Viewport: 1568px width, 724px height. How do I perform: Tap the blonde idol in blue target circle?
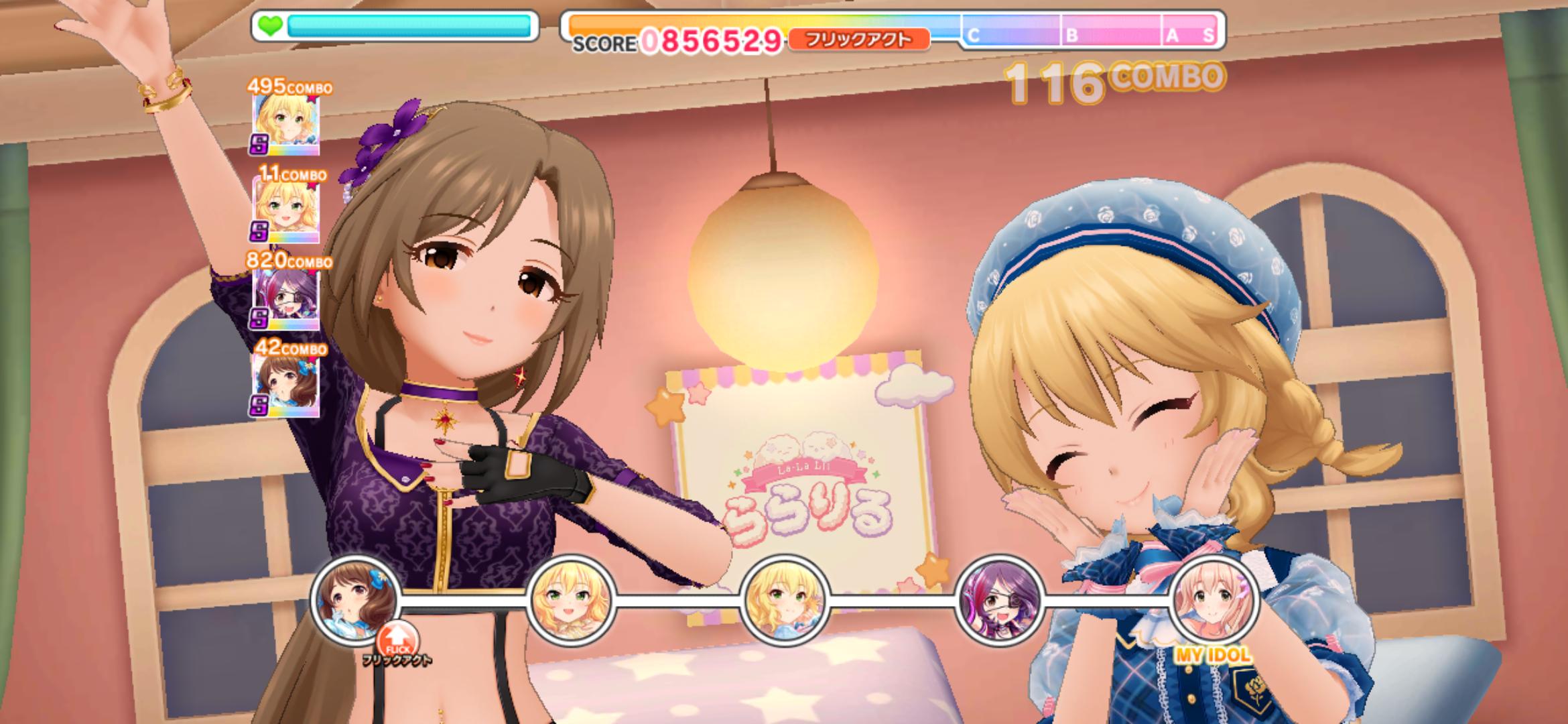[785, 599]
